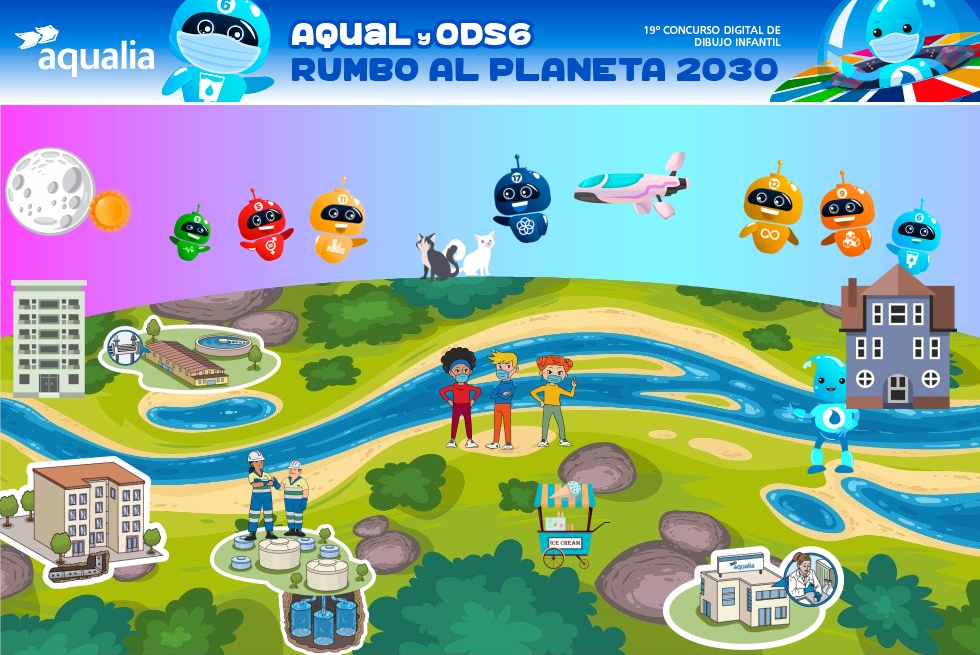Screen dimensions: 980x655
Task: Choose the orange robot with city symbol
Action: click(336, 225)
